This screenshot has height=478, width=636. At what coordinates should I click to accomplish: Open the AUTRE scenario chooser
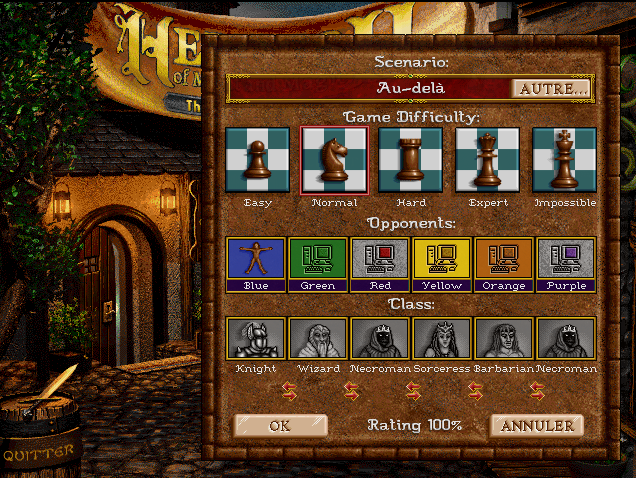pyautogui.click(x=551, y=88)
